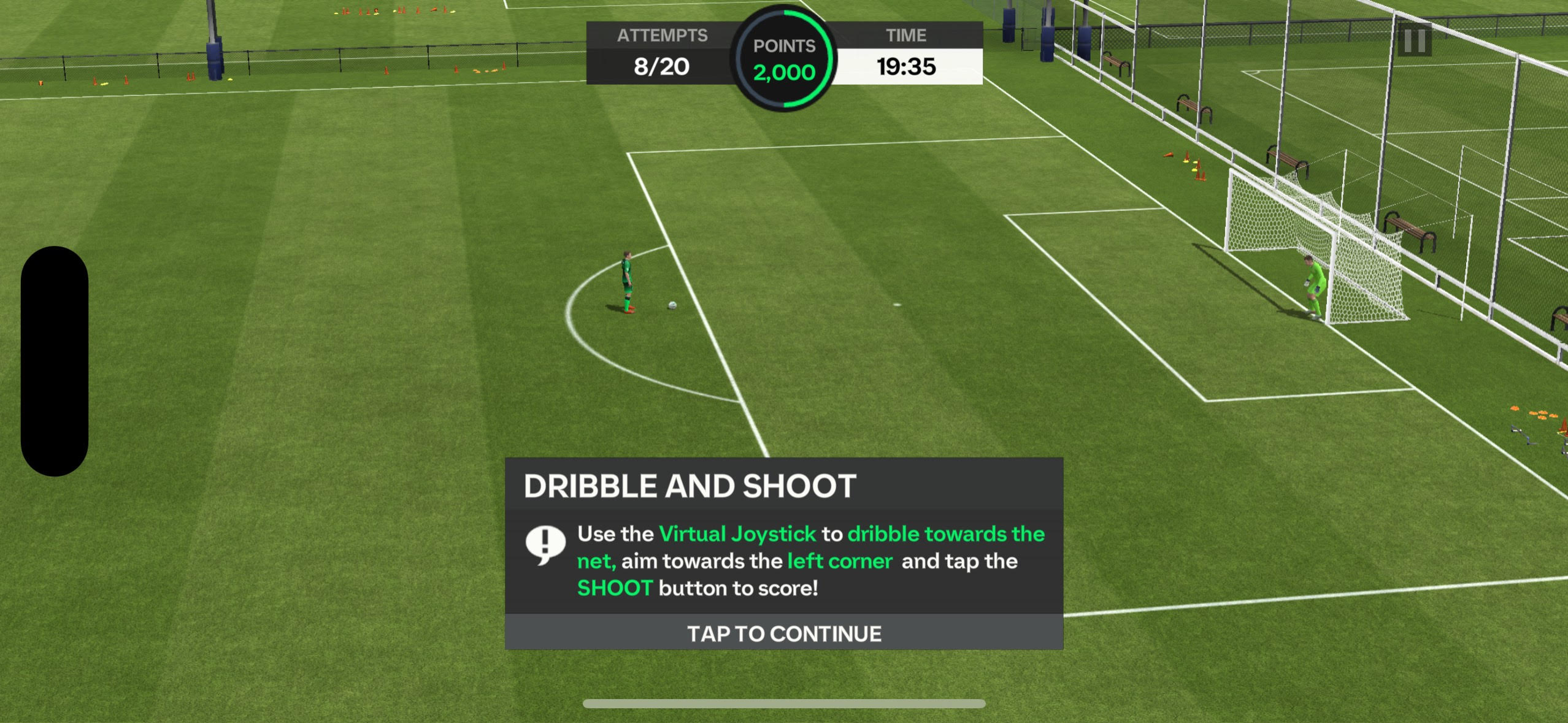Pause the game with the pause icon
Viewport: 1568px width, 723px height.
point(1414,40)
